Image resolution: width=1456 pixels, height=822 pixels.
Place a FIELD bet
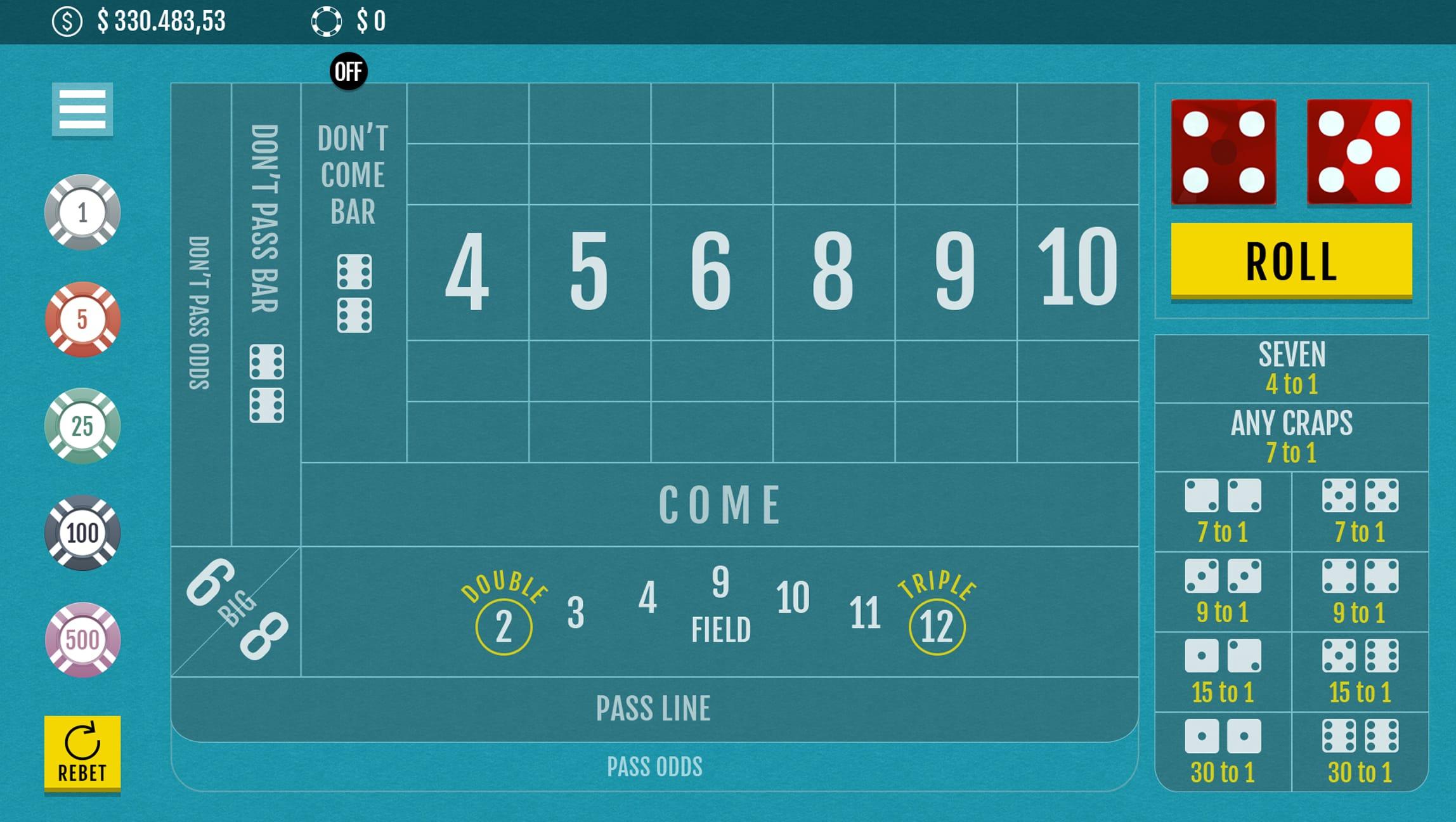pos(720,612)
